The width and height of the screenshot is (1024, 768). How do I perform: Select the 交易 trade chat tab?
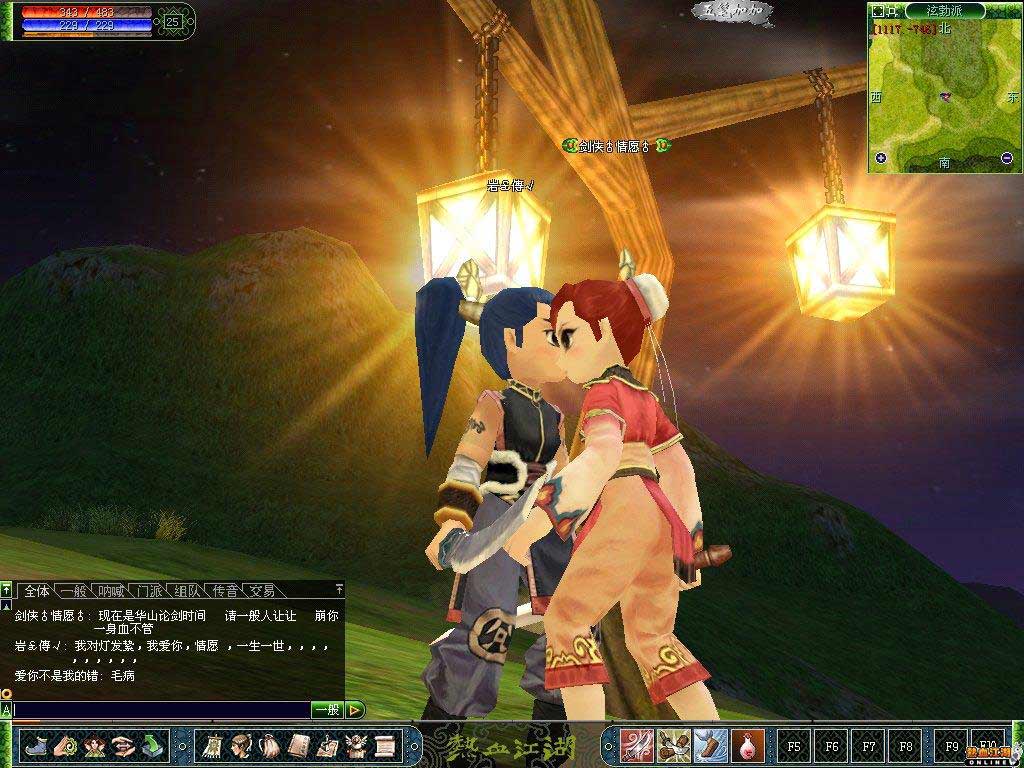pyautogui.click(x=261, y=591)
